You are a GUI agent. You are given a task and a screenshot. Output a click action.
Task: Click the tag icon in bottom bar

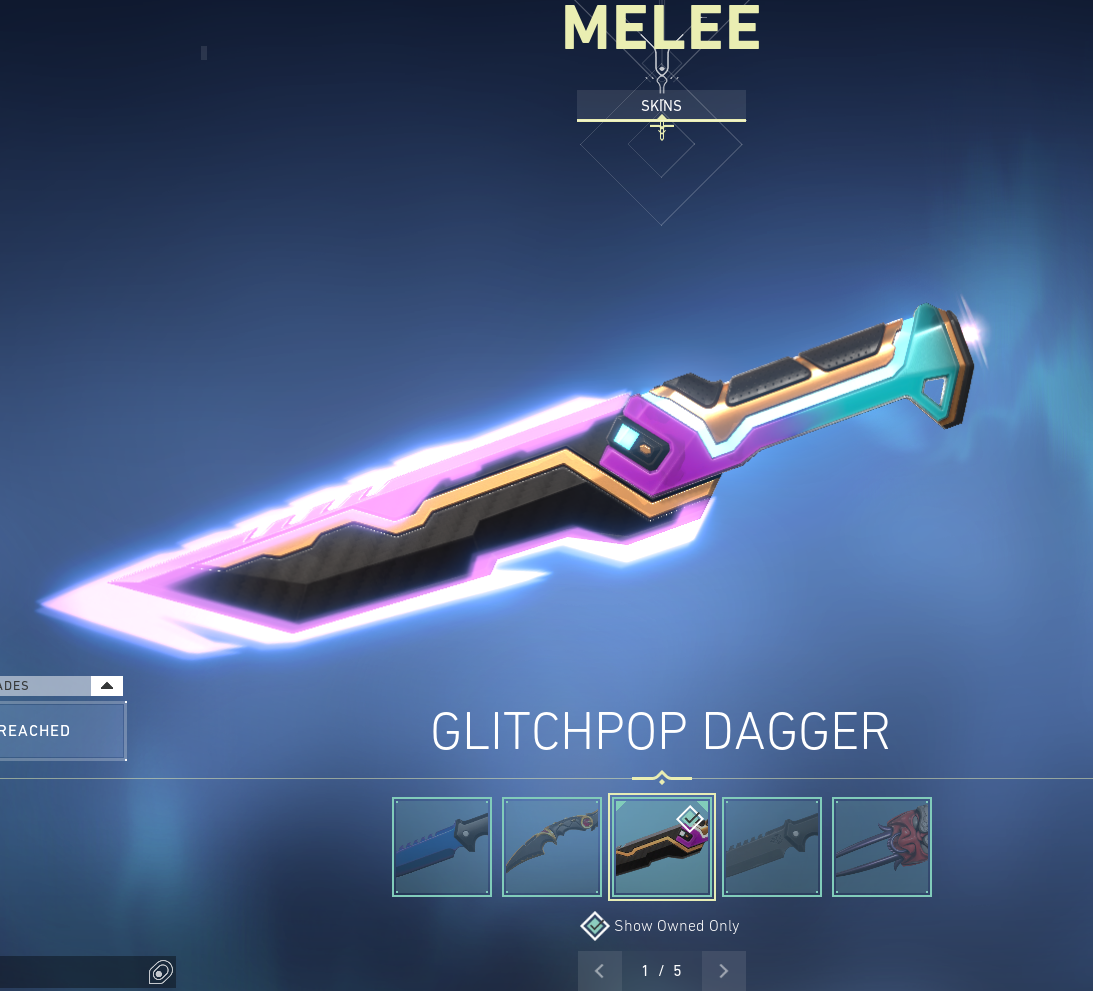click(x=160, y=972)
